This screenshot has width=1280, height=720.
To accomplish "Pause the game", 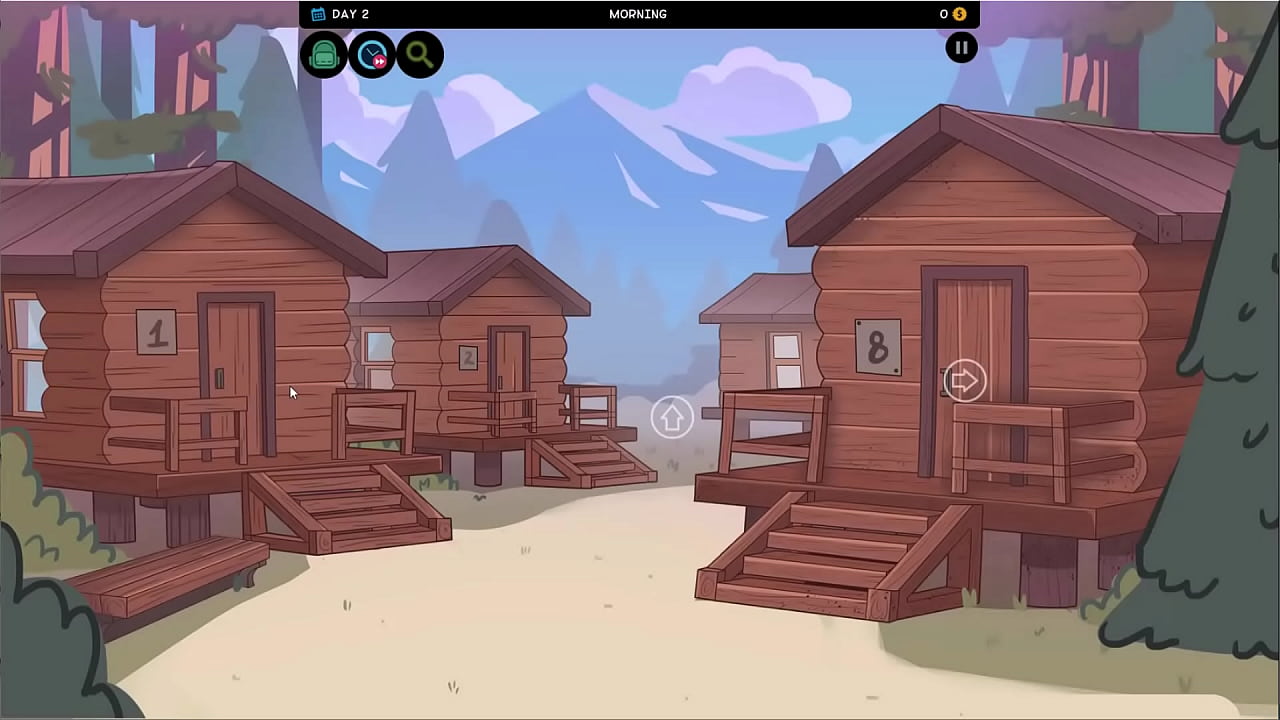I will (961, 48).
